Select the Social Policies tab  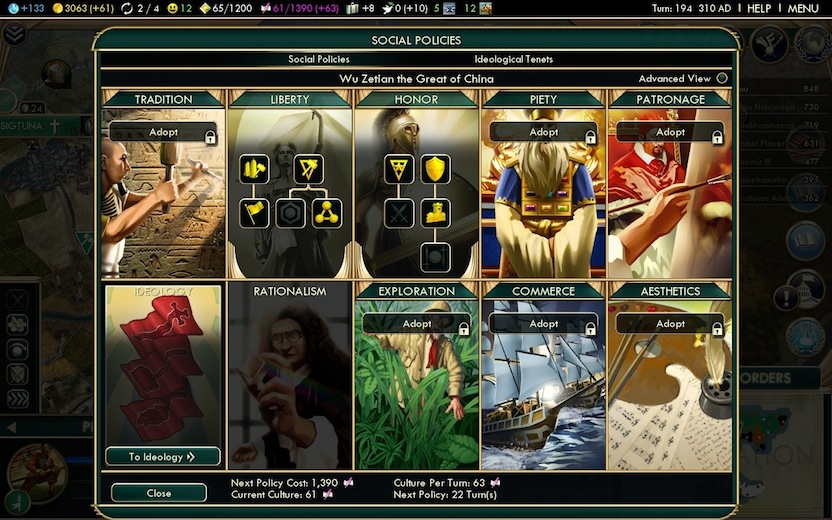(x=319, y=59)
